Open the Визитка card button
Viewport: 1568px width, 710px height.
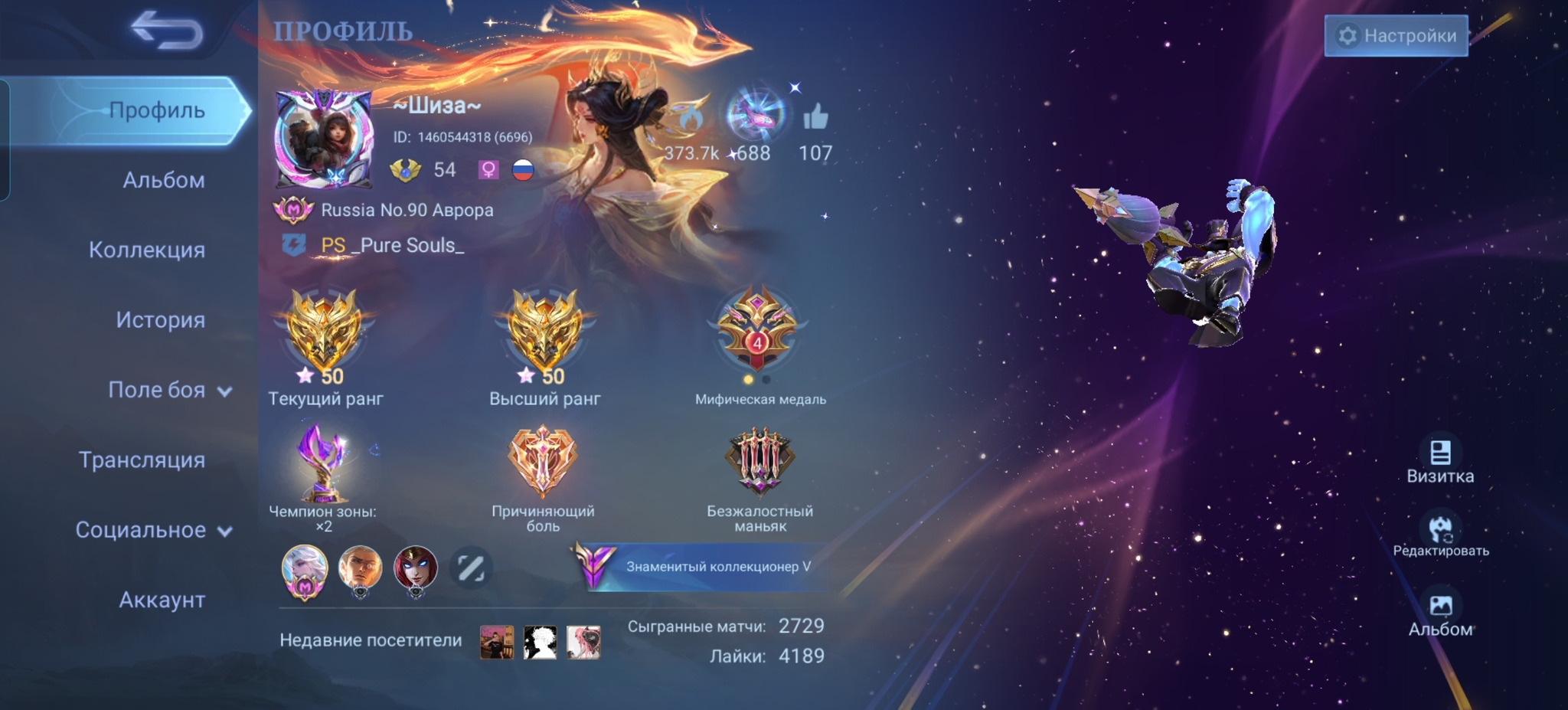point(1439,461)
